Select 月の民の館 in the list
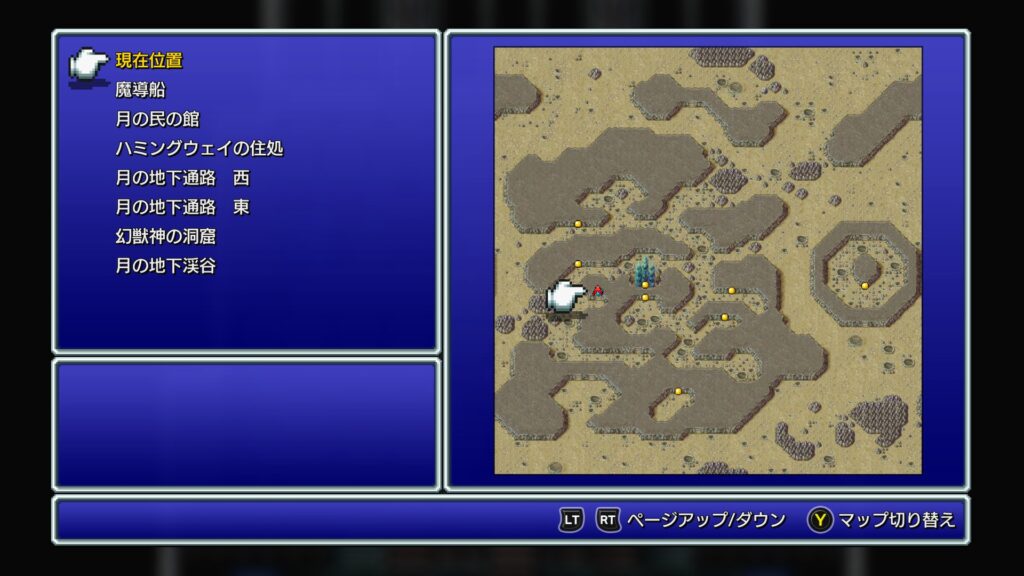Screen dimensions: 1024x576 pos(157,119)
